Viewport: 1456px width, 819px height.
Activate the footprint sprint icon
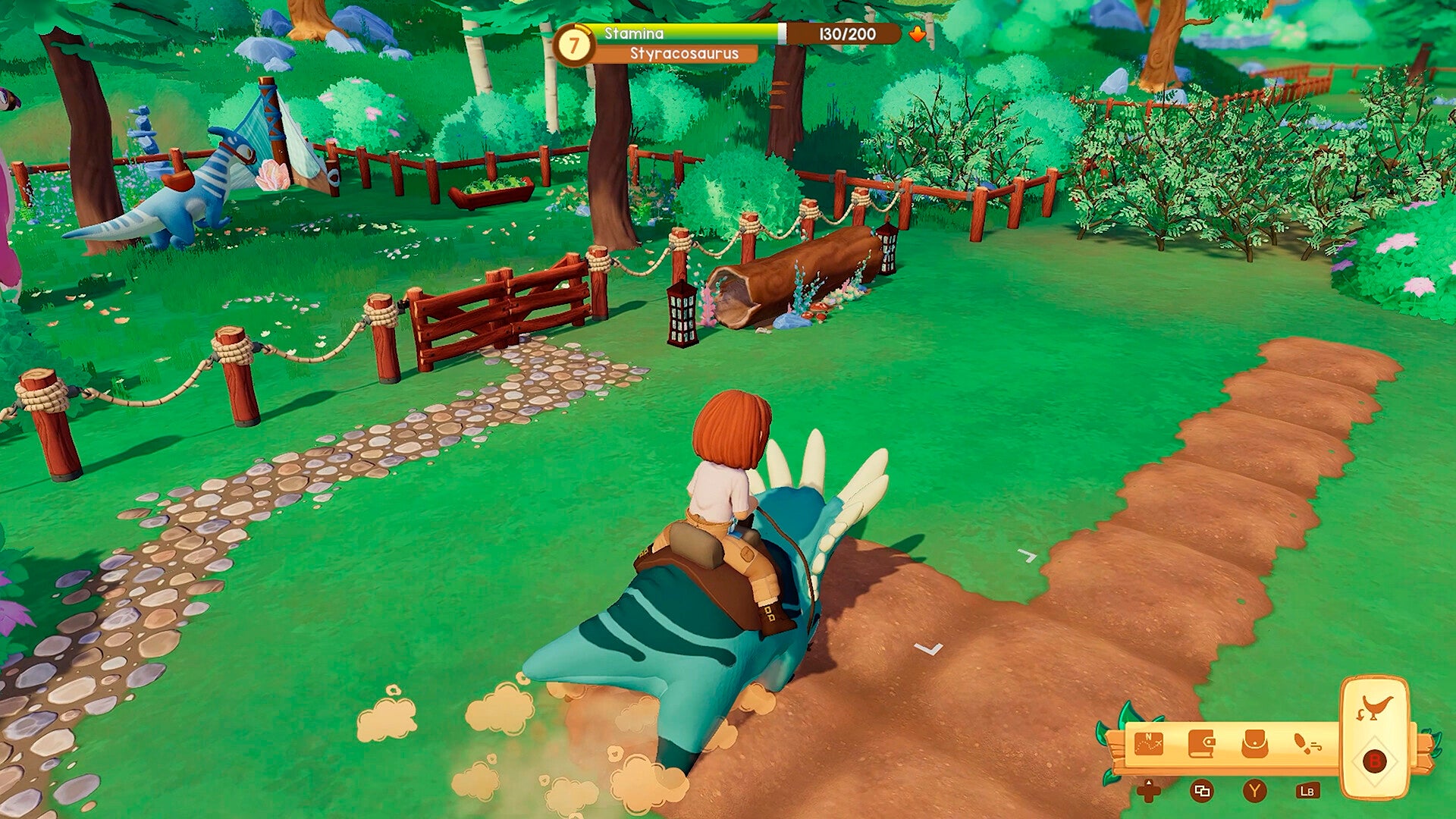click(x=1307, y=744)
